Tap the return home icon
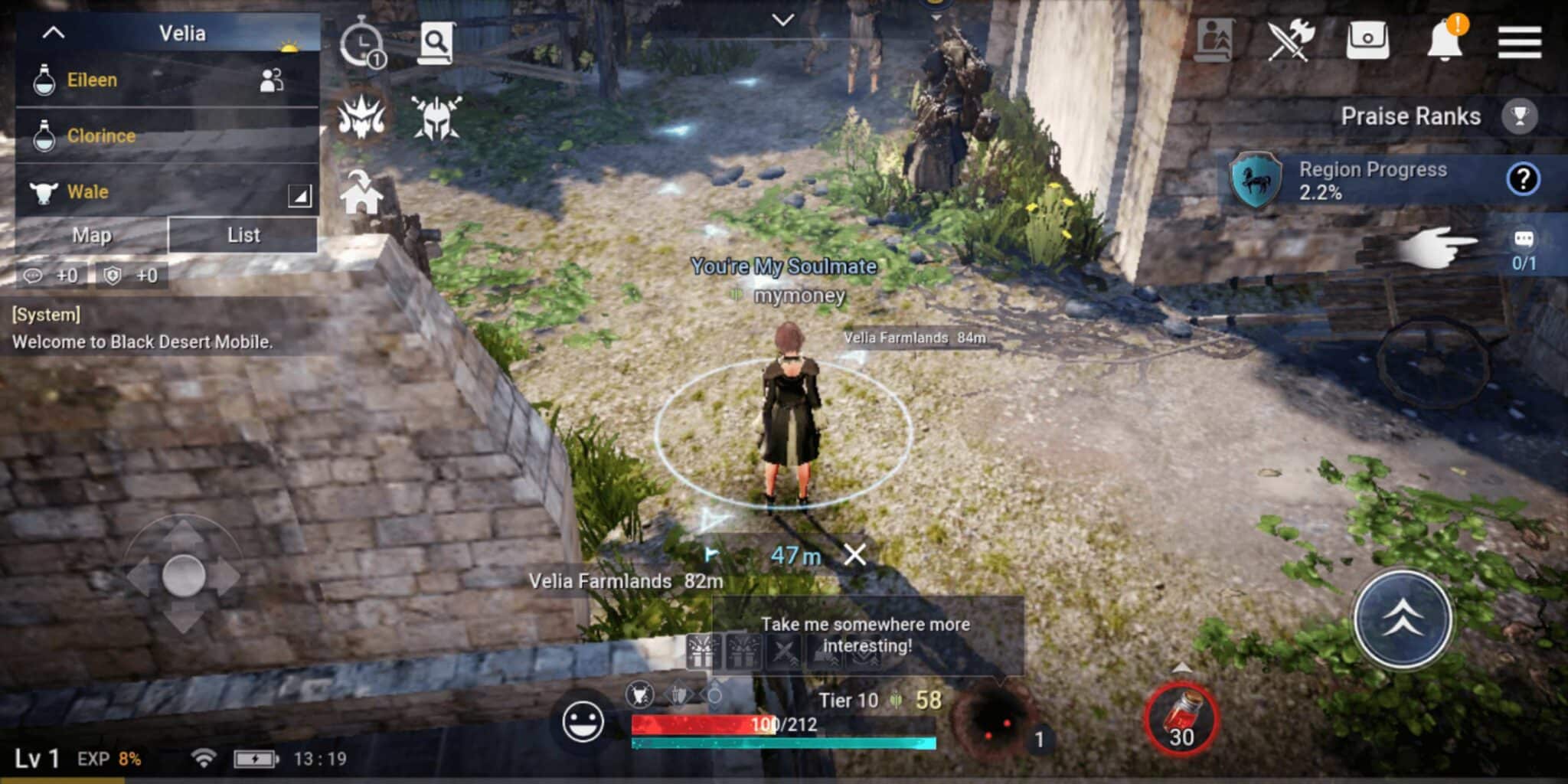Screen dimensions: 1568x784 (361, 194)
